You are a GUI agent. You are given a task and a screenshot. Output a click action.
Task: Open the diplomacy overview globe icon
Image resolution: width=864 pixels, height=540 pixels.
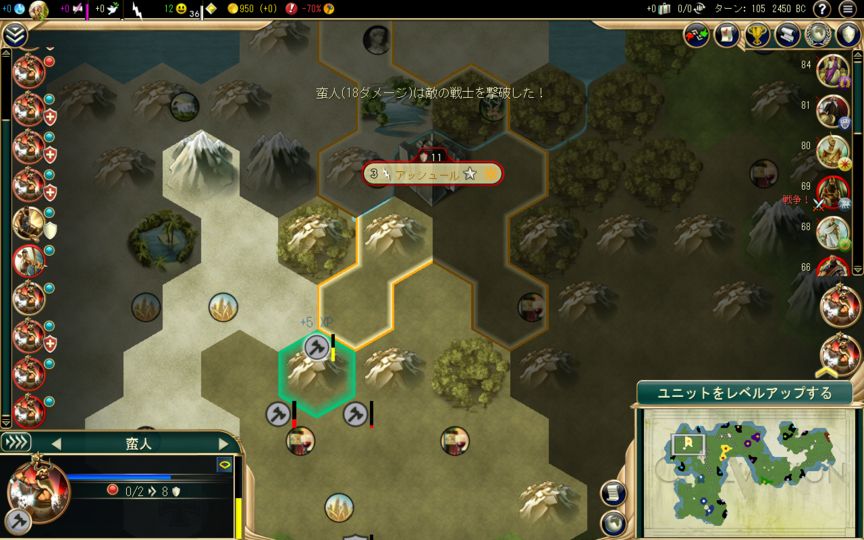[819, 35]
